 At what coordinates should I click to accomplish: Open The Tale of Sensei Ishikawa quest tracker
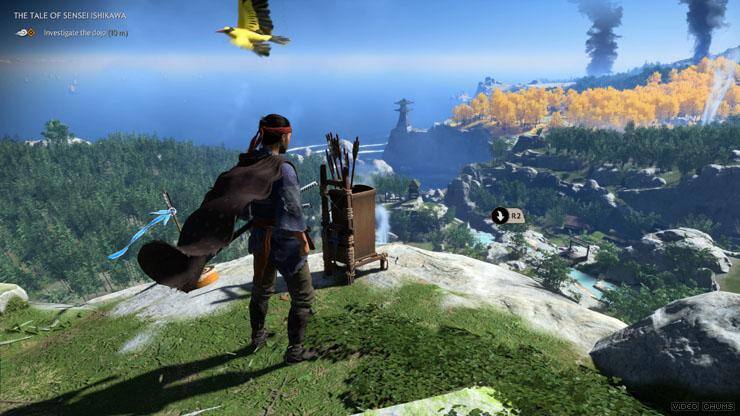point(72,16)
